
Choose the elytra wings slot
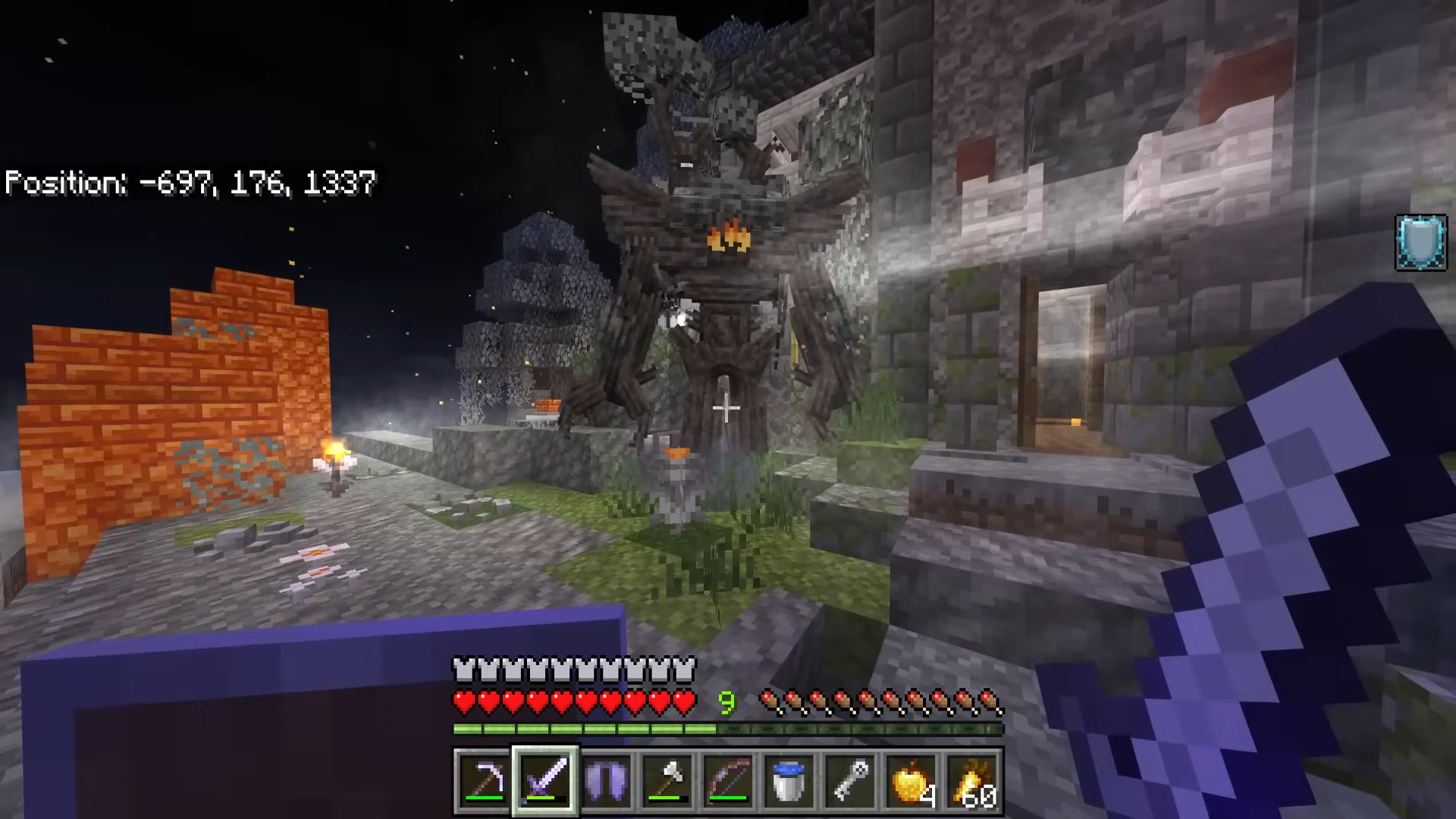607,780
